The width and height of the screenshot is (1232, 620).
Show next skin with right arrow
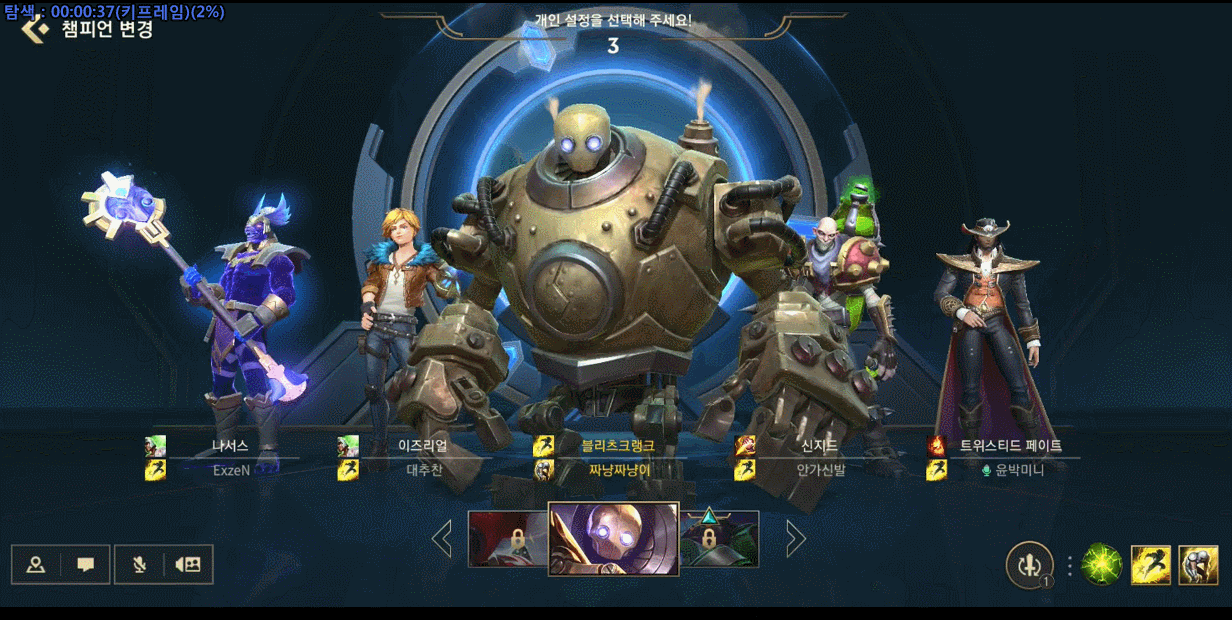click(x=796, y=539)
